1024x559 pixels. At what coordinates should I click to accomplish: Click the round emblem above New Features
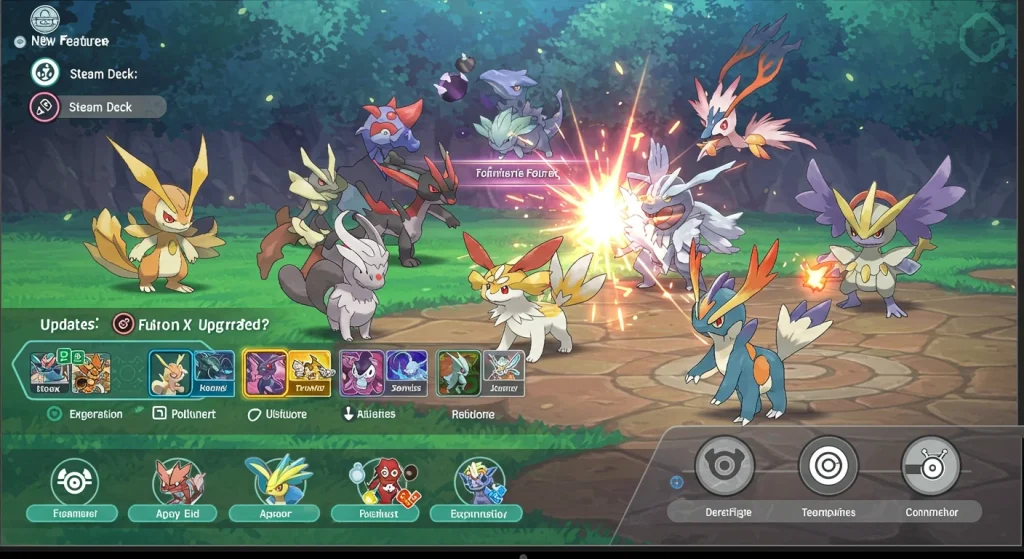45,17
